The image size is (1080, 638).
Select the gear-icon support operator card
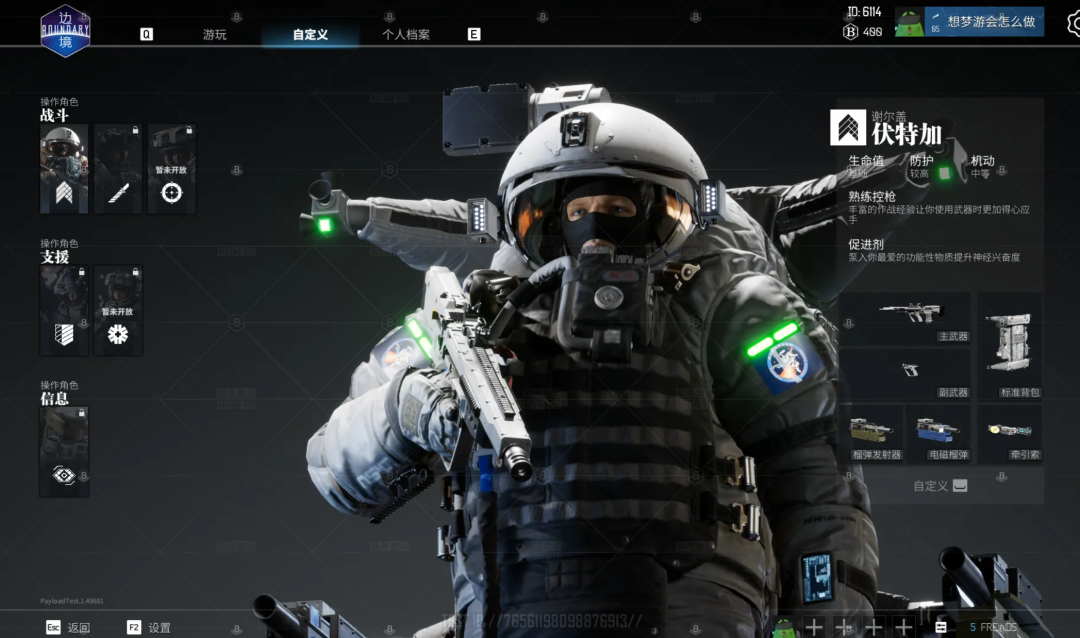click(x=118, y=310)
